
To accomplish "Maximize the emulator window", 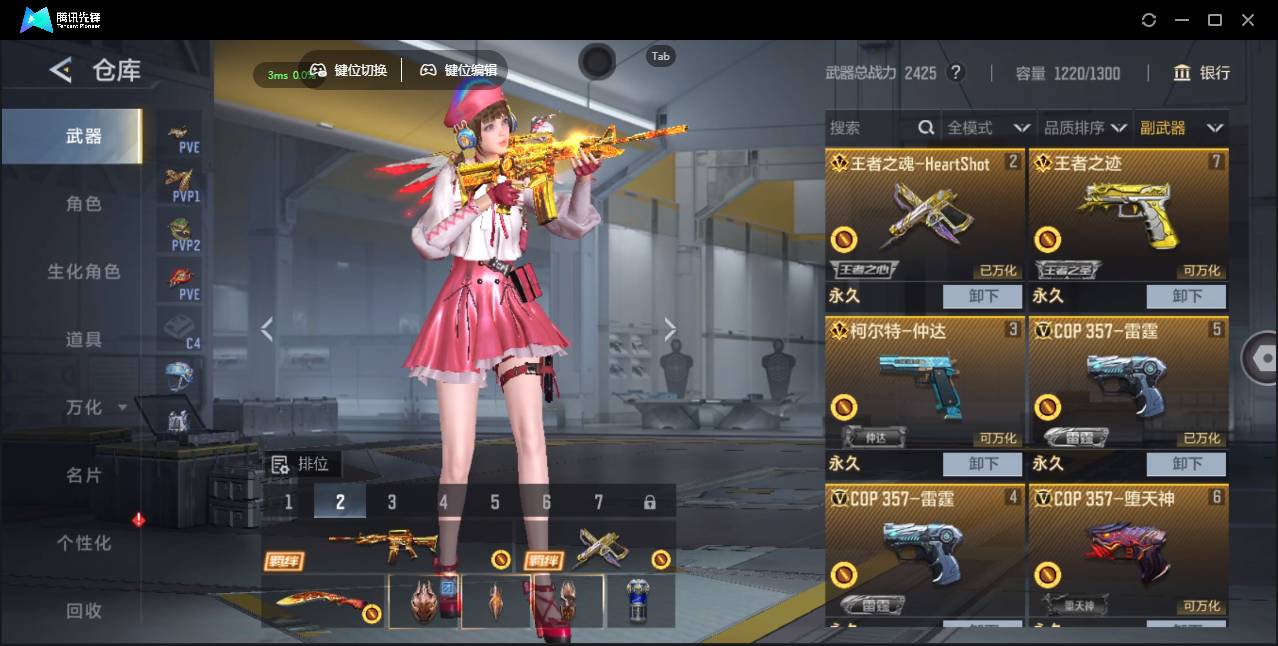I will coord(1215,20).
